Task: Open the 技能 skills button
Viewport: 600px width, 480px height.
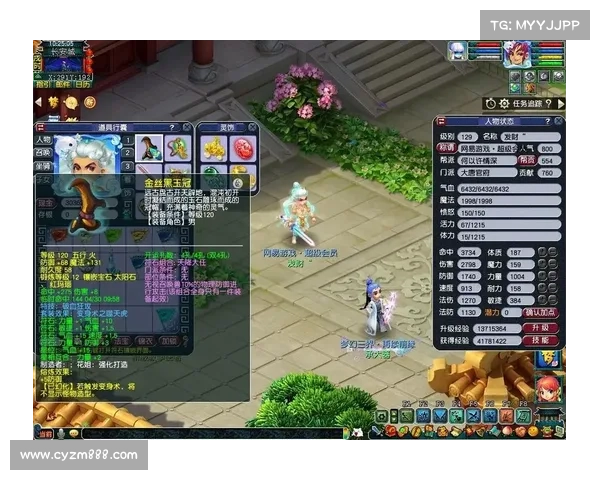Action: [539, 340]
